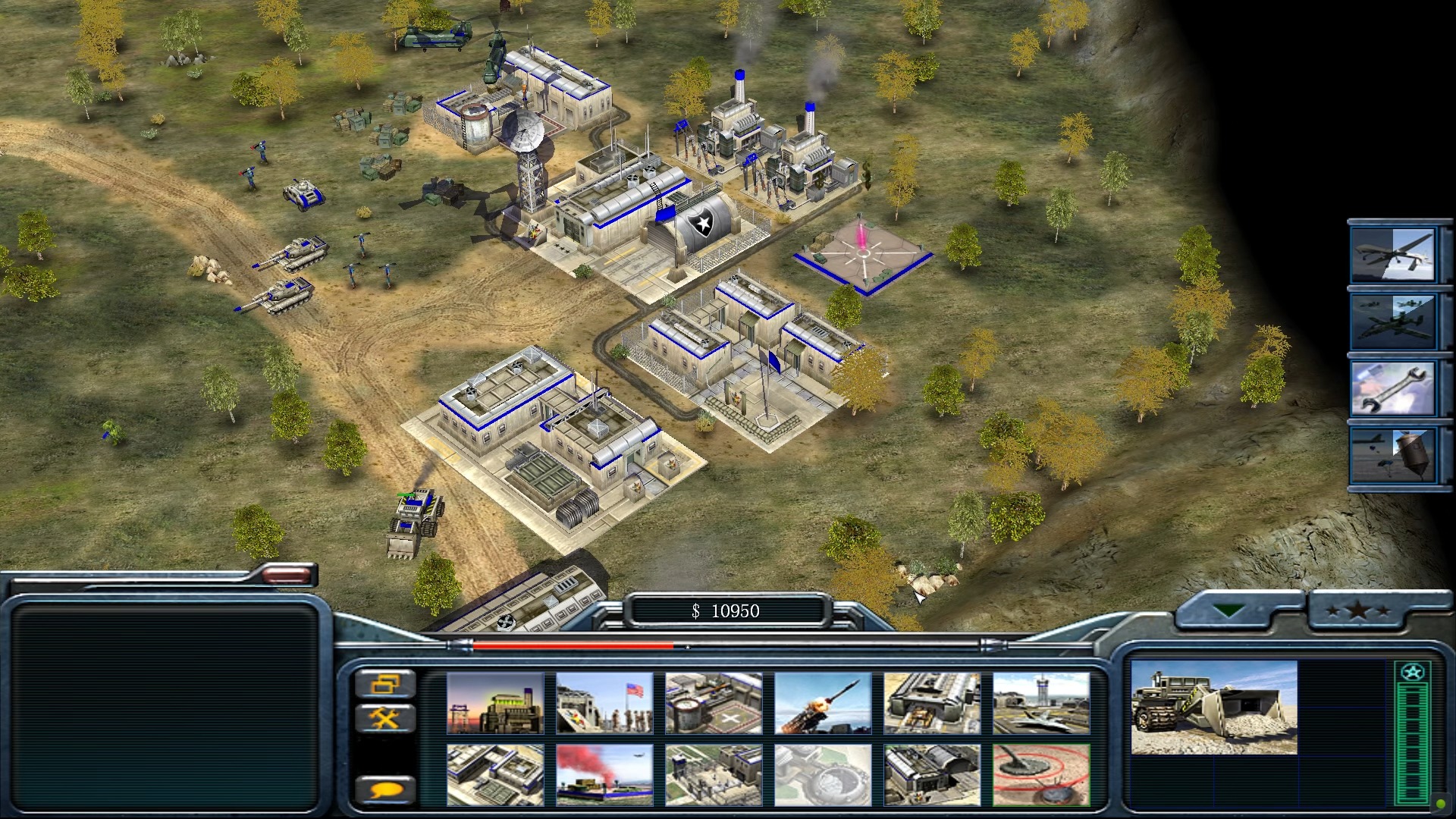Click the greyed-out Particle Cannon icon

click(823, 774)
